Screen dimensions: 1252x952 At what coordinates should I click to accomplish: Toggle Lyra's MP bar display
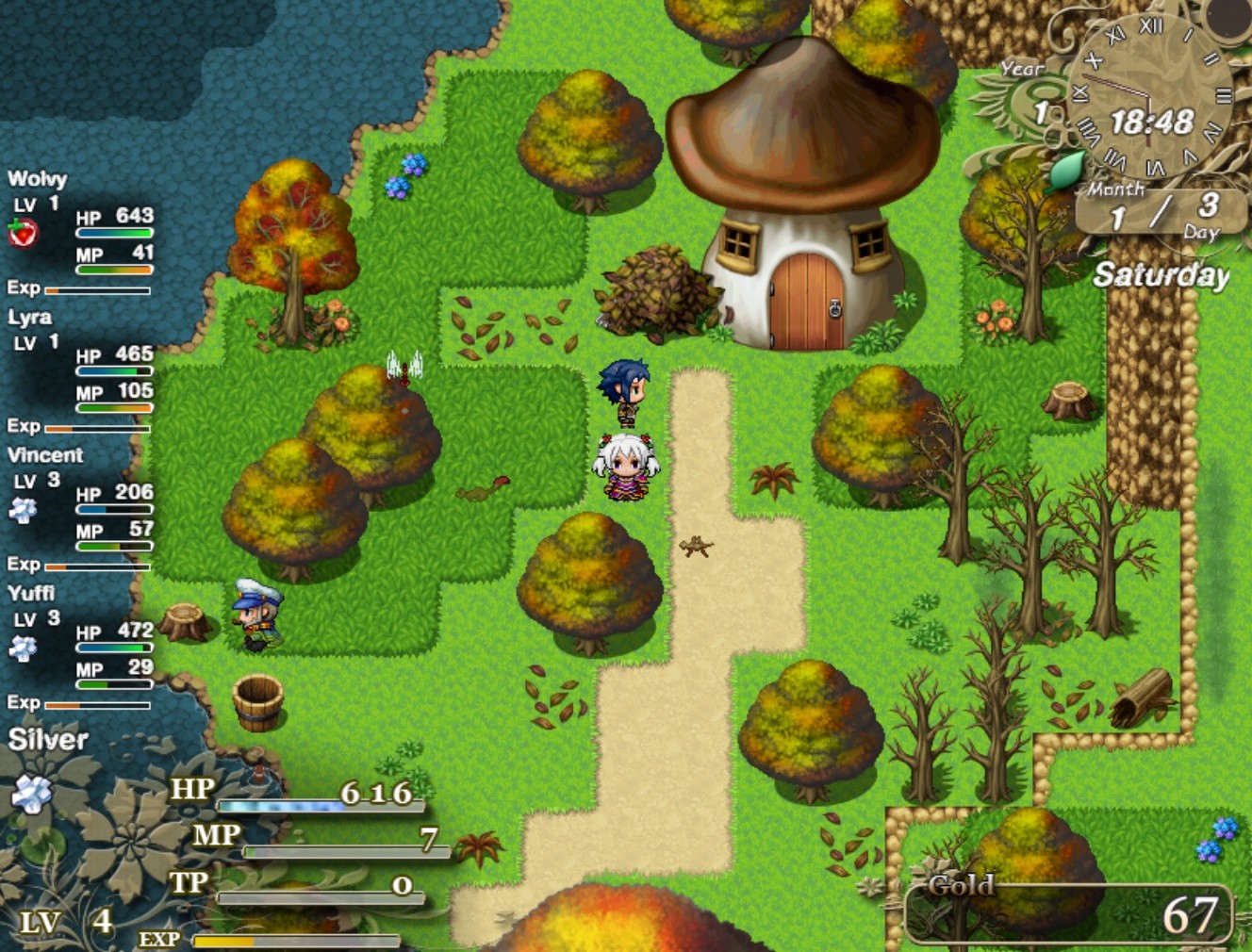pyautogui.click(x=115, y=407)
